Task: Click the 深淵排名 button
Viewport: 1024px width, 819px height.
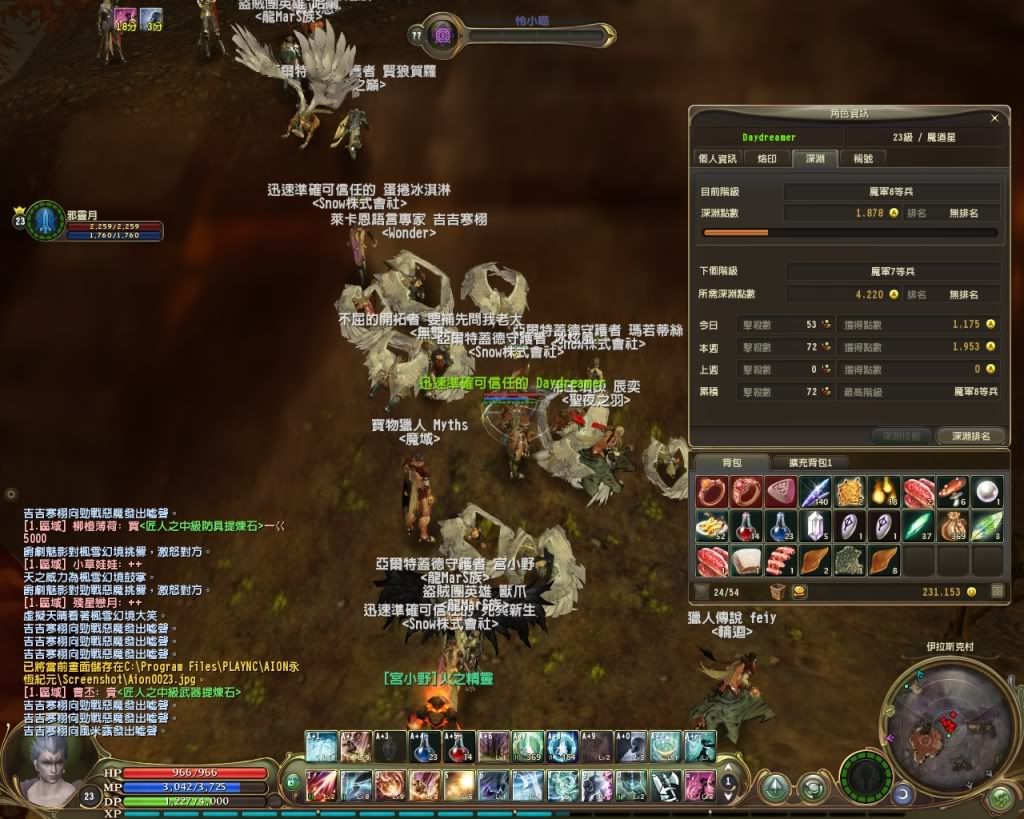Action: click(x=970, y=436)
